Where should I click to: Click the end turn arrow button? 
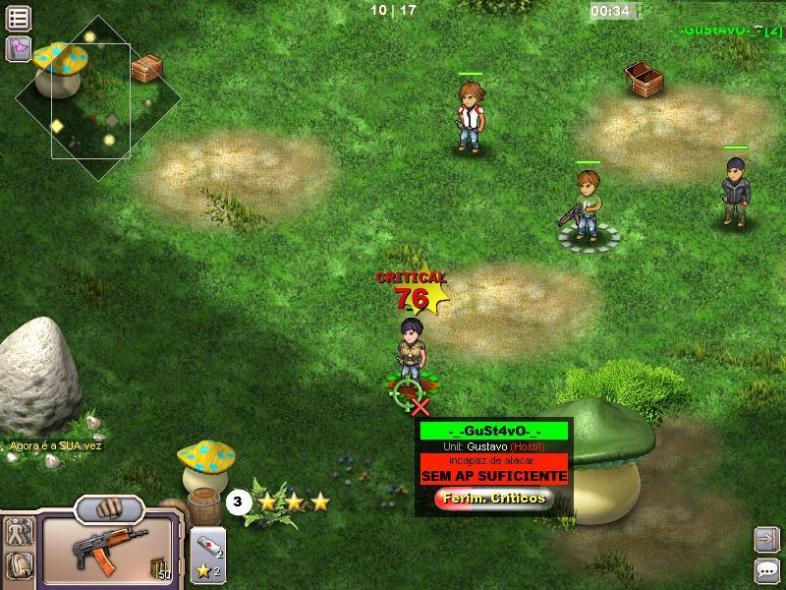767,540
